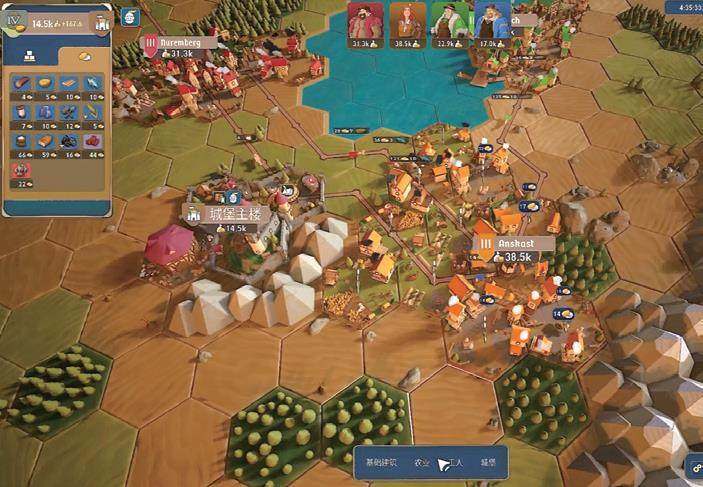703x487 pixels.
Task: Click the link icon at the screen edge
Action: tap(693, 463)
